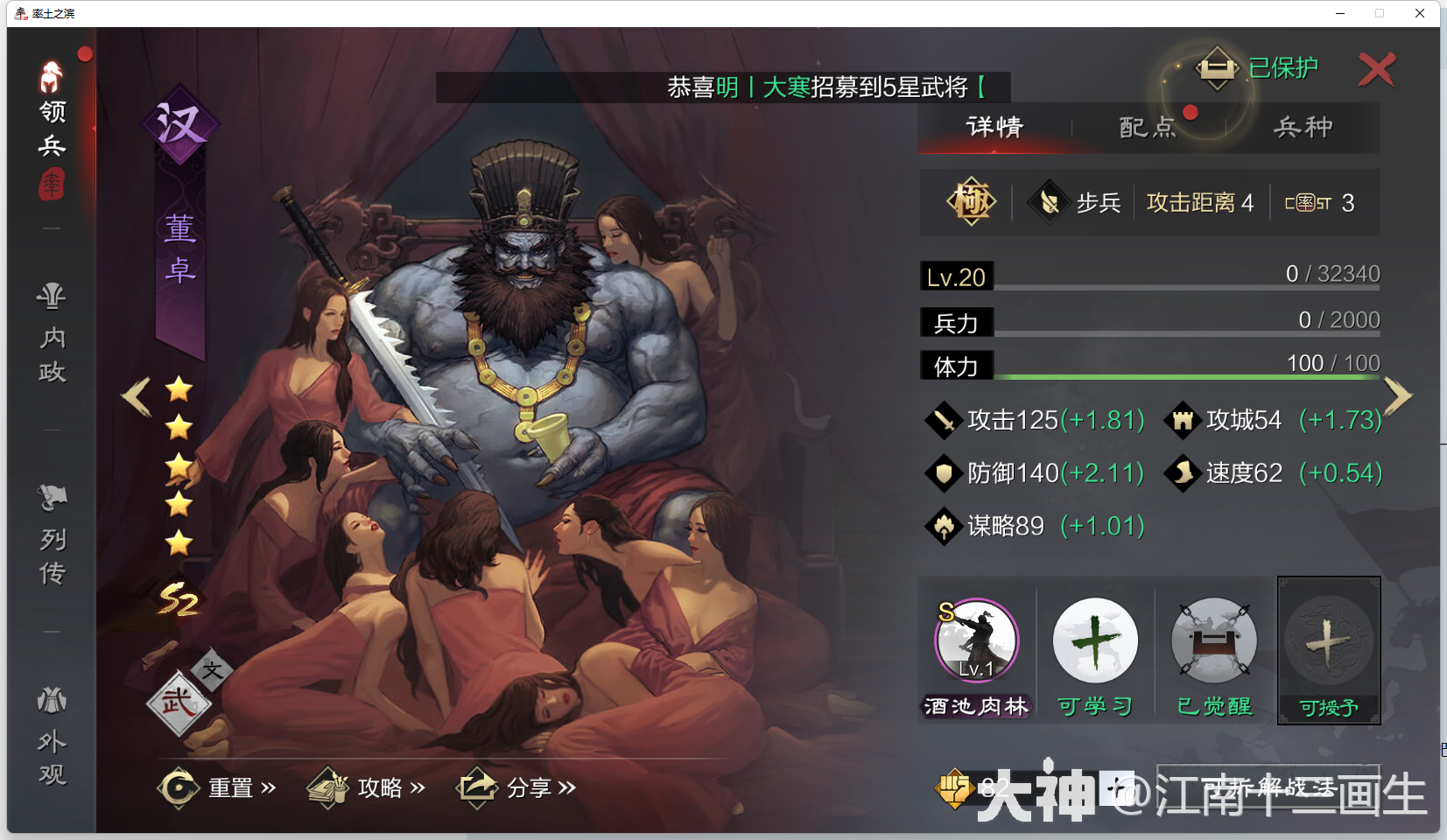This screenshot has height=840, width=1447.
Task: Open the 列传 biography panel
Action: coord(50,534)
